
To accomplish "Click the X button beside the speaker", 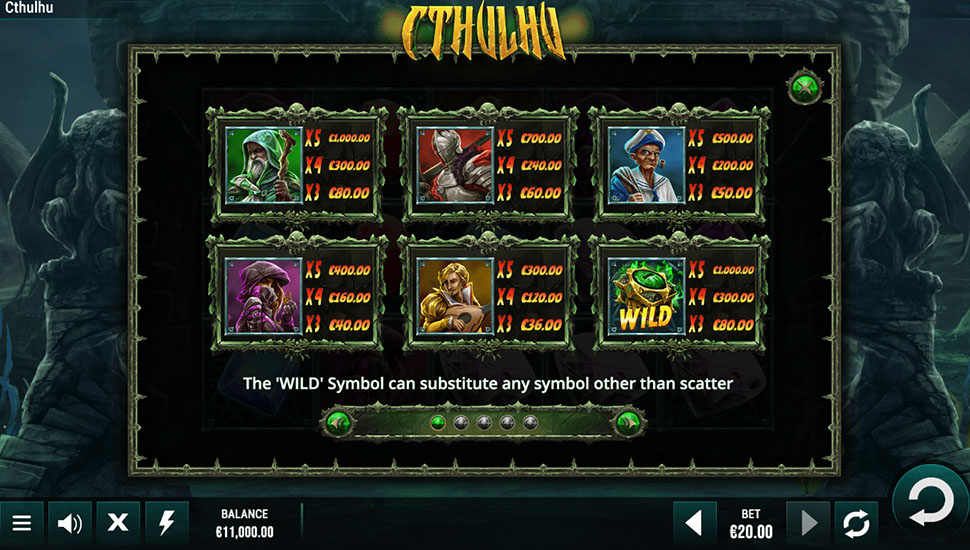I will click(x=118, y=522).
